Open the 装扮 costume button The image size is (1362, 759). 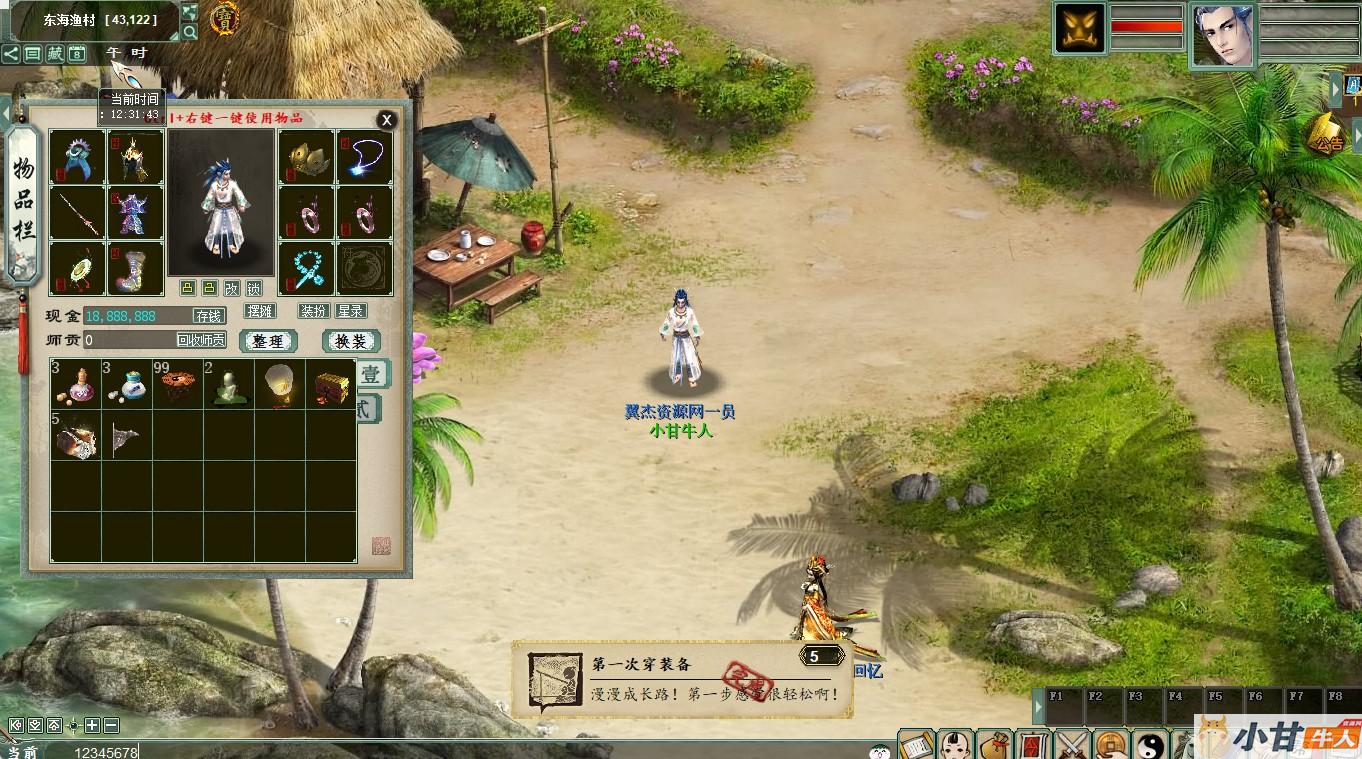(313, 311)
